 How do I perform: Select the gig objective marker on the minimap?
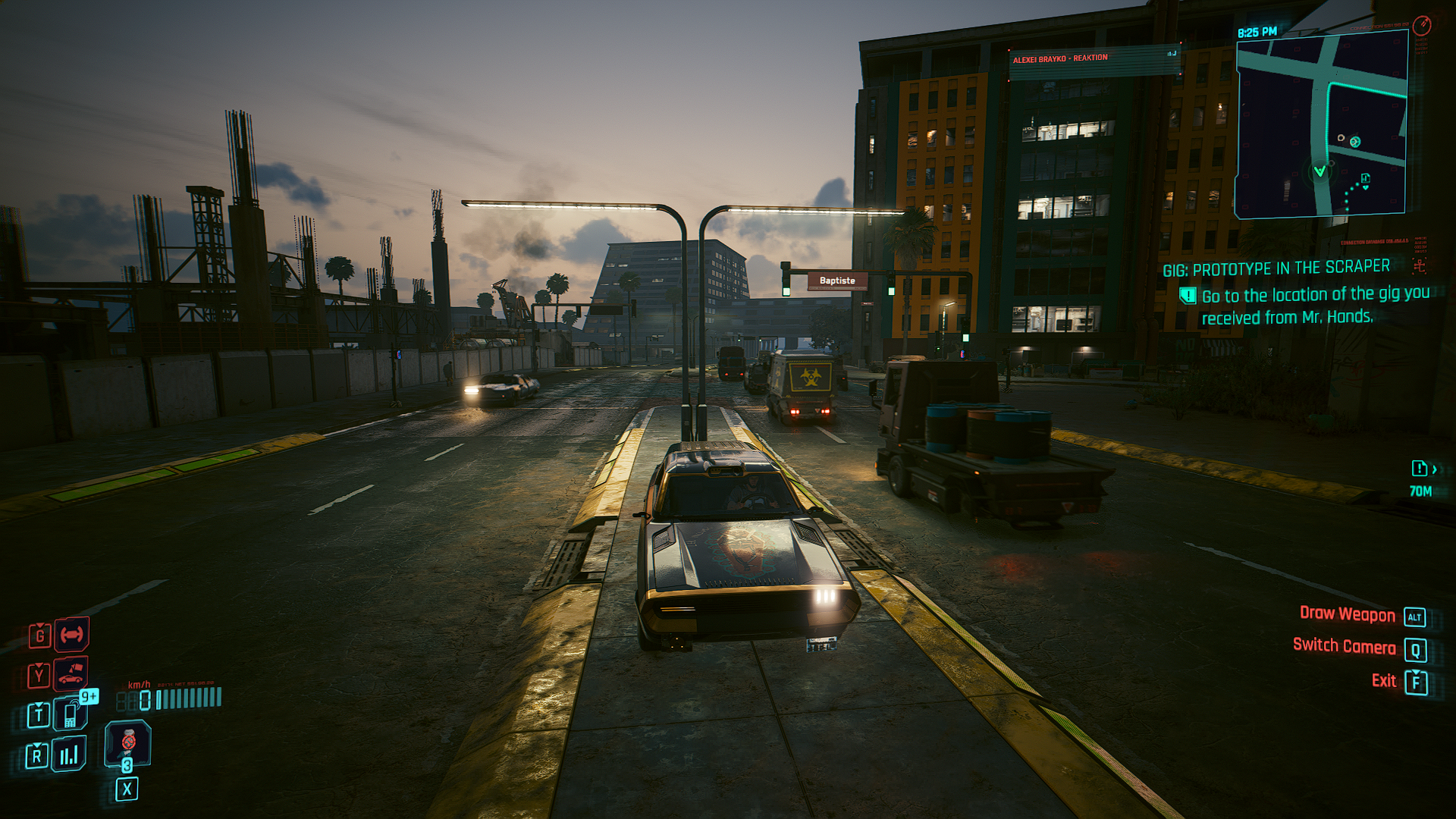(1365, 179)
